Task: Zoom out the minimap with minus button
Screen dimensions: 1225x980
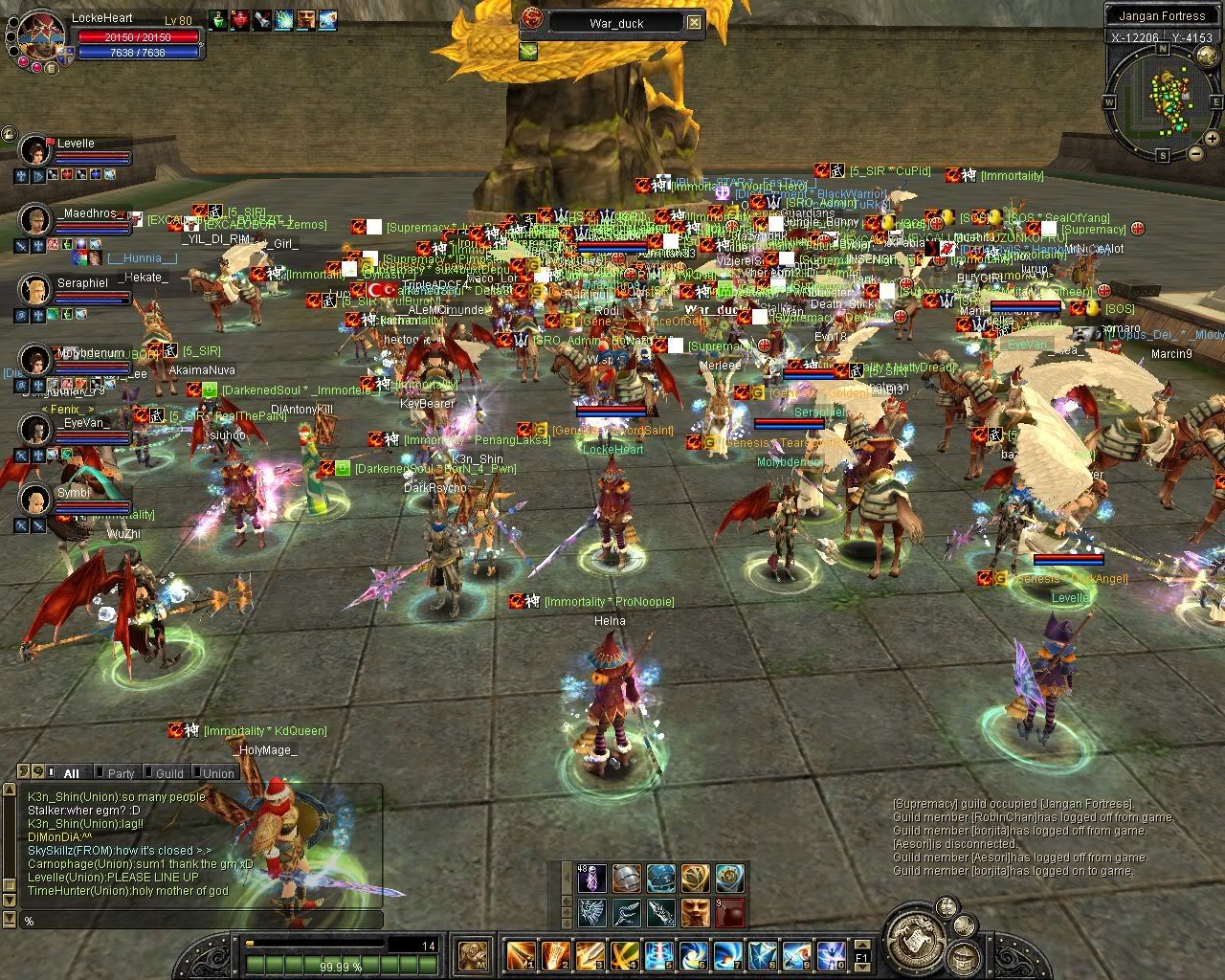Action: tap(1195, 152)
